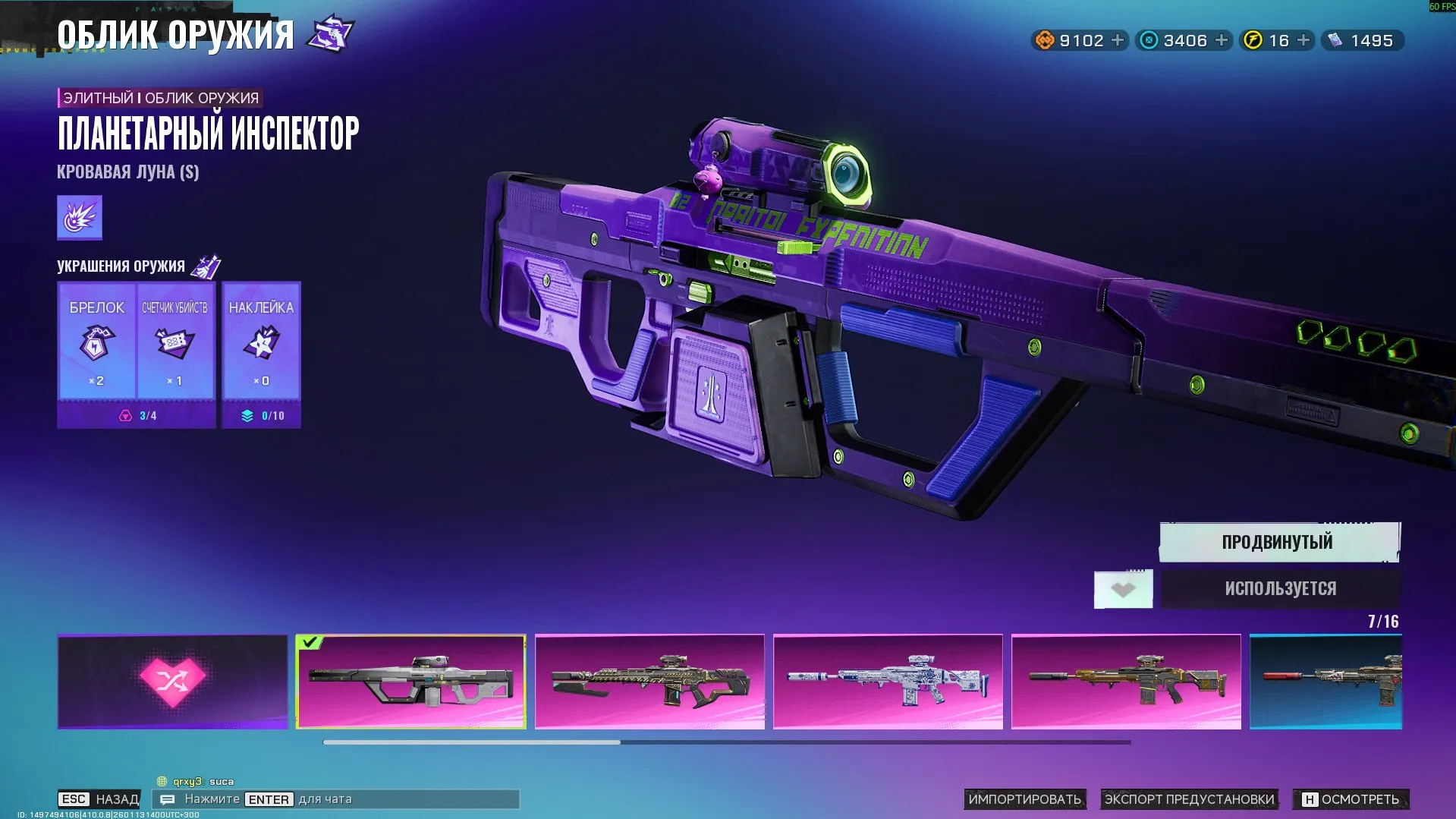Click the orange coin currency icon
The height and width of the screenshot is (819, 1456).
point(1046,40)
